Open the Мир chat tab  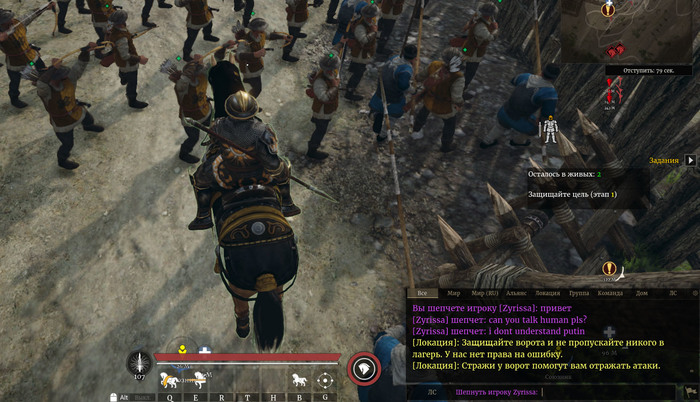pyautogui.click(x=454, y=293)
